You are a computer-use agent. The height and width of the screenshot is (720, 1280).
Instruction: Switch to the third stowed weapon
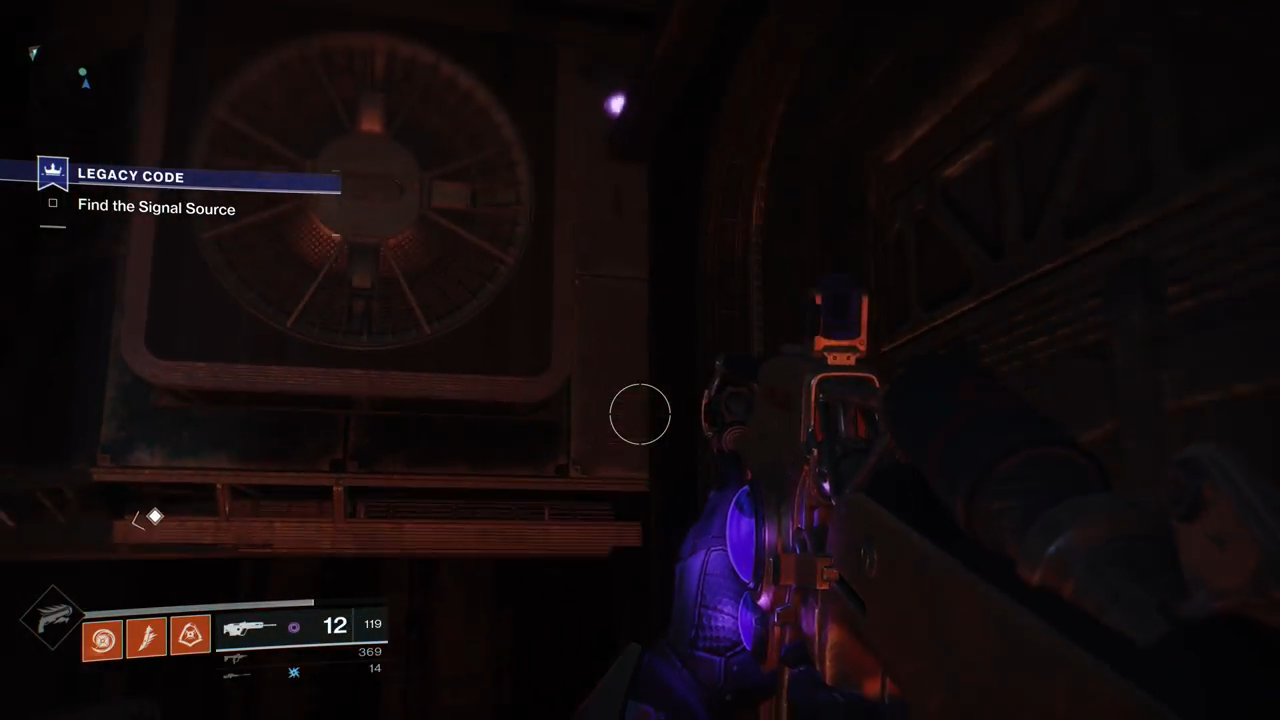(235, 675)
